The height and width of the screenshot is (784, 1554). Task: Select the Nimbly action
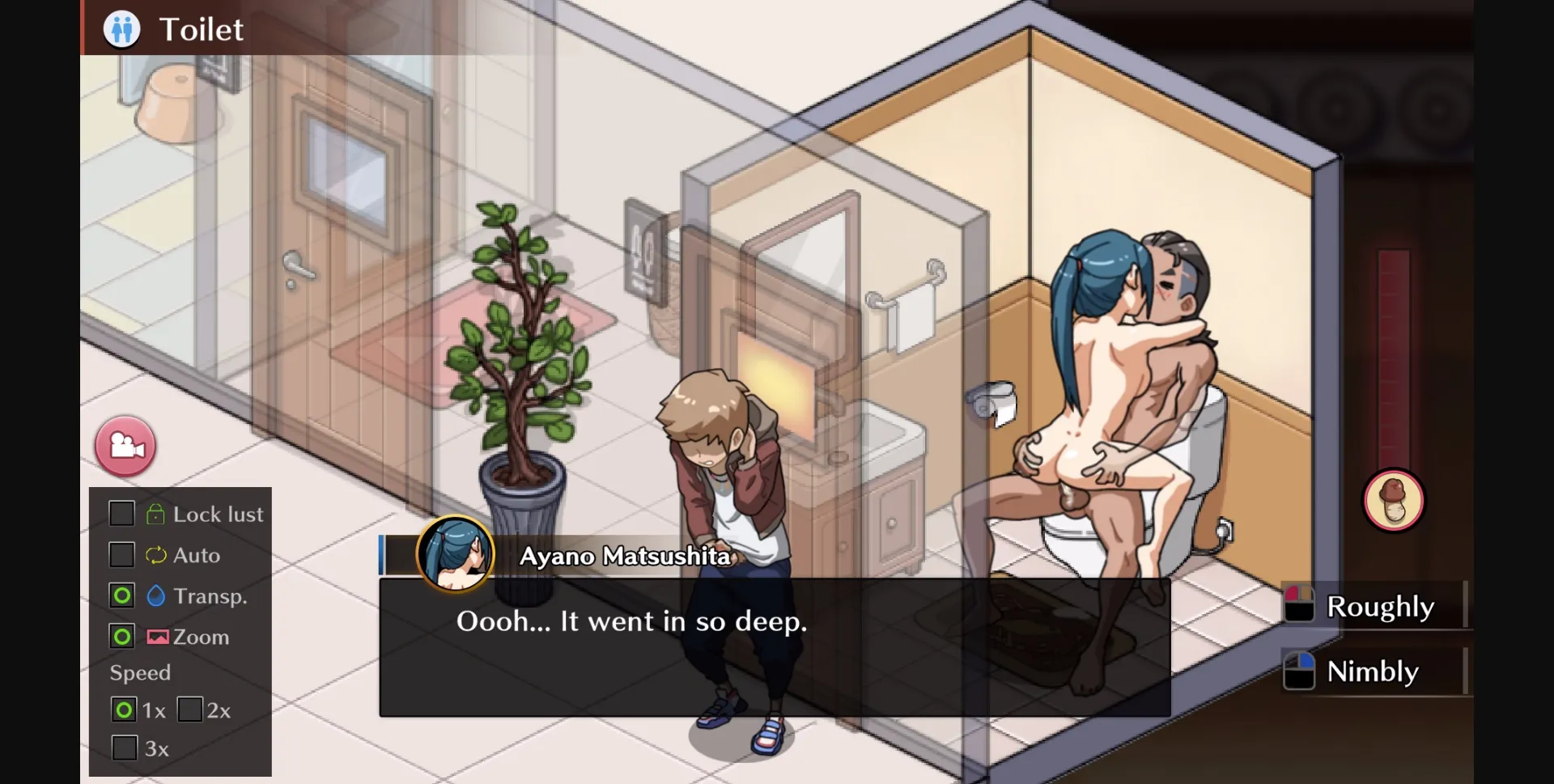tap(1372, 672)
